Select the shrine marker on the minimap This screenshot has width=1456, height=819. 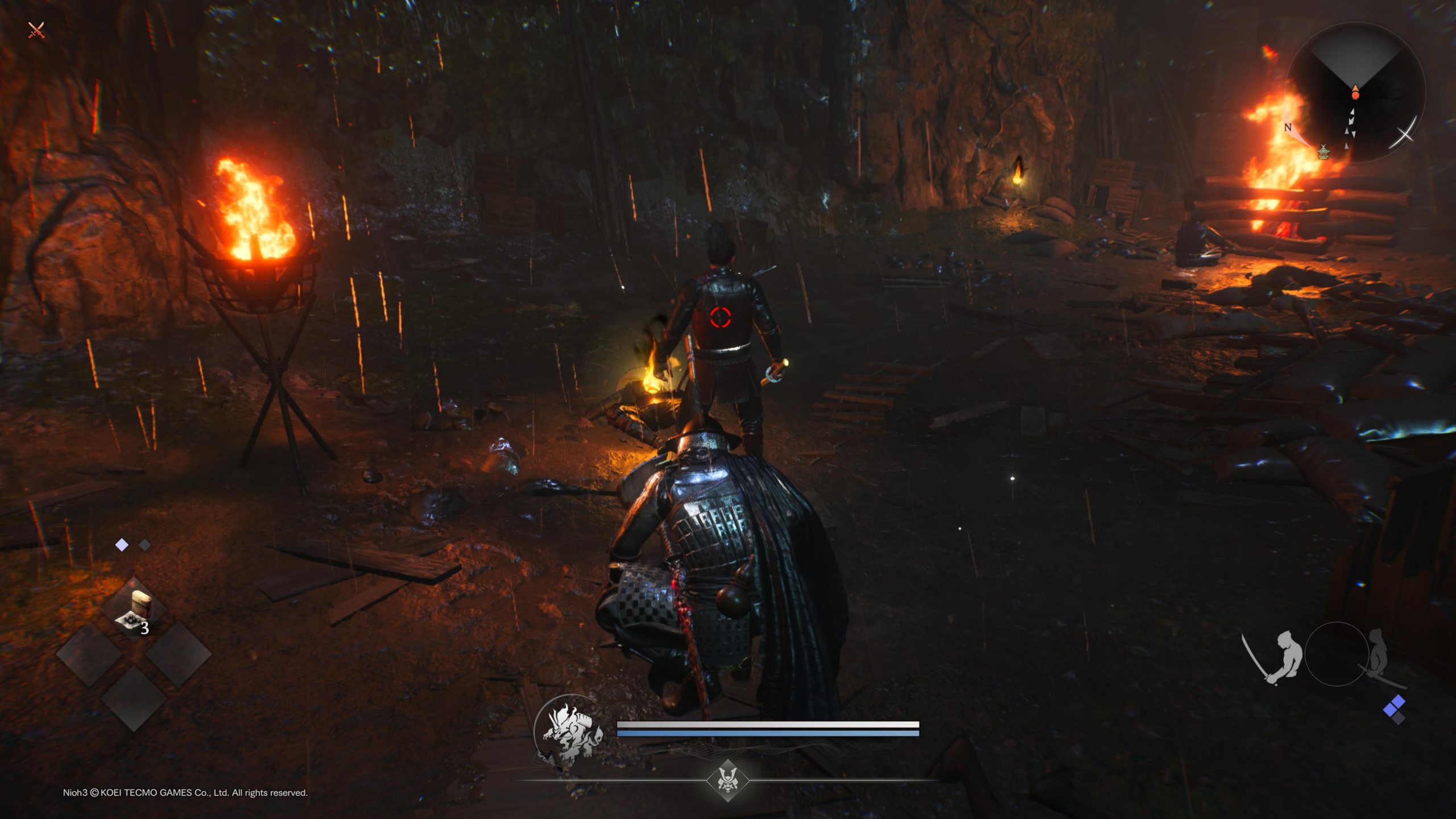pyautogui.click(x=1323, y=151)
